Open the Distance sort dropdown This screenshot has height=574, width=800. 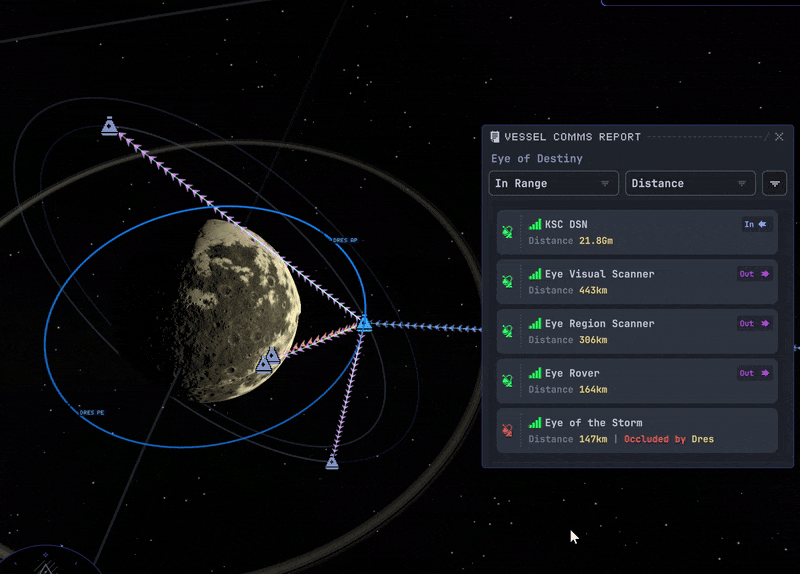click(690, 184)
